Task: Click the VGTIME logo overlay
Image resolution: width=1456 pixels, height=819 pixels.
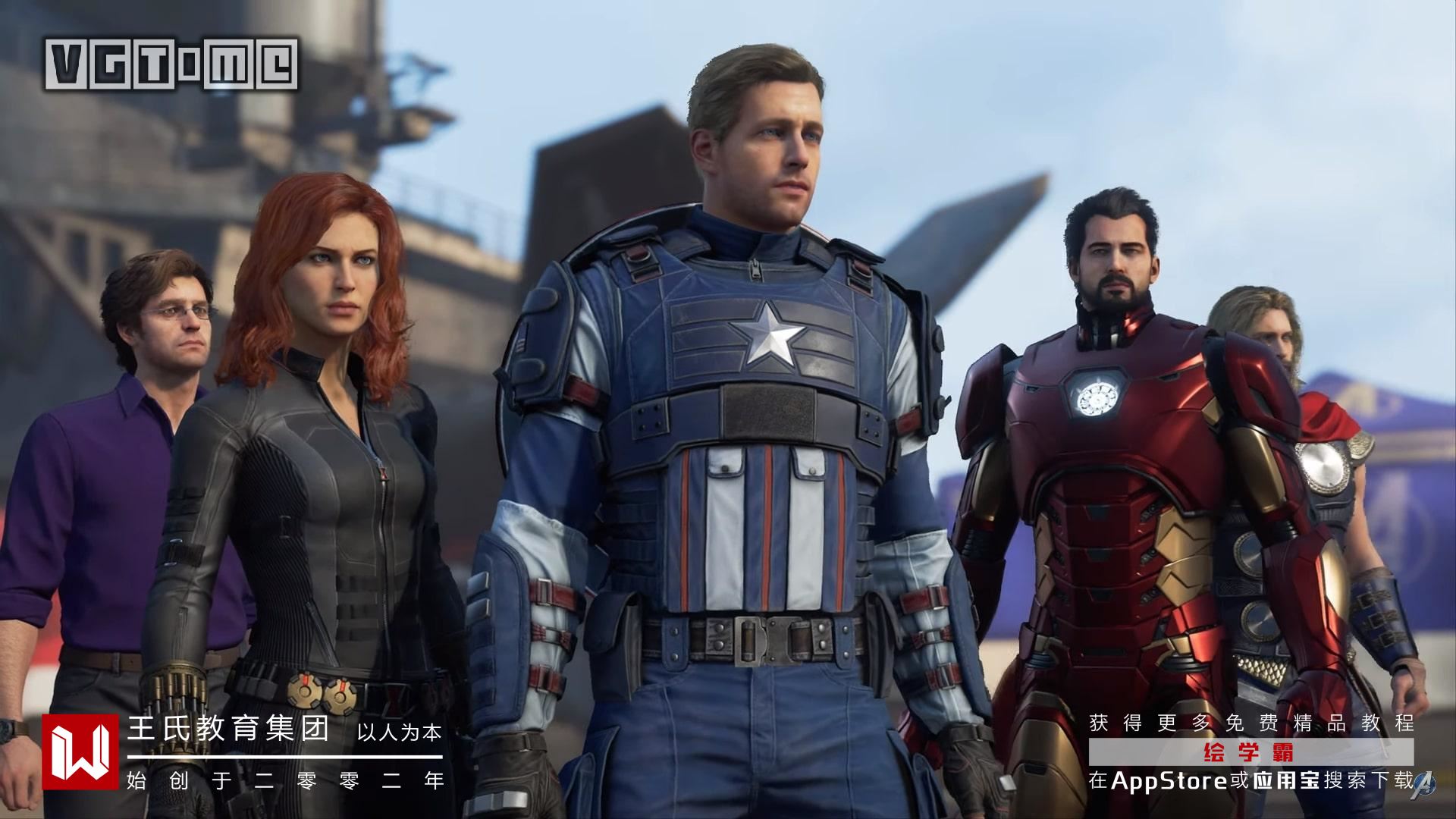Action: [171, 63]
